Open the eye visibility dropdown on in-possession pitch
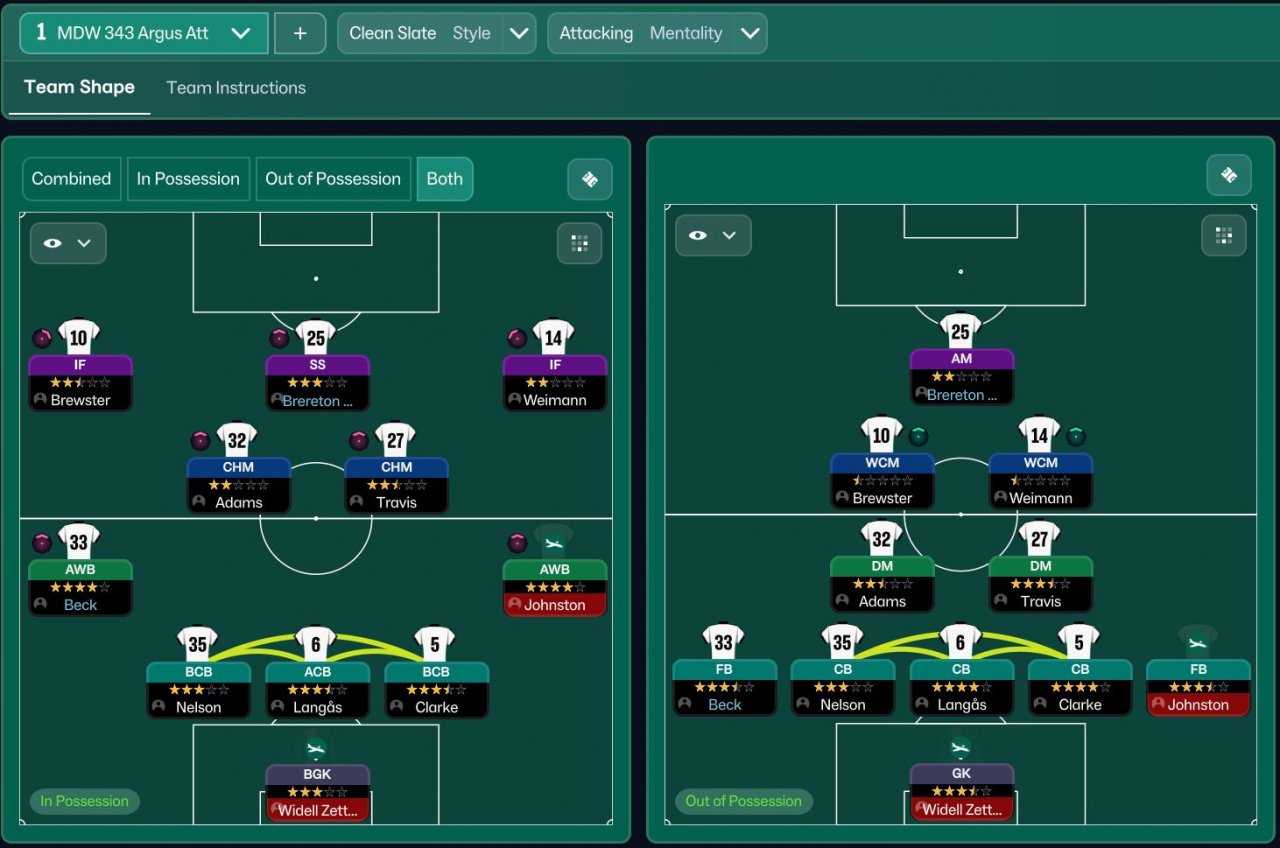 point(68,243)
